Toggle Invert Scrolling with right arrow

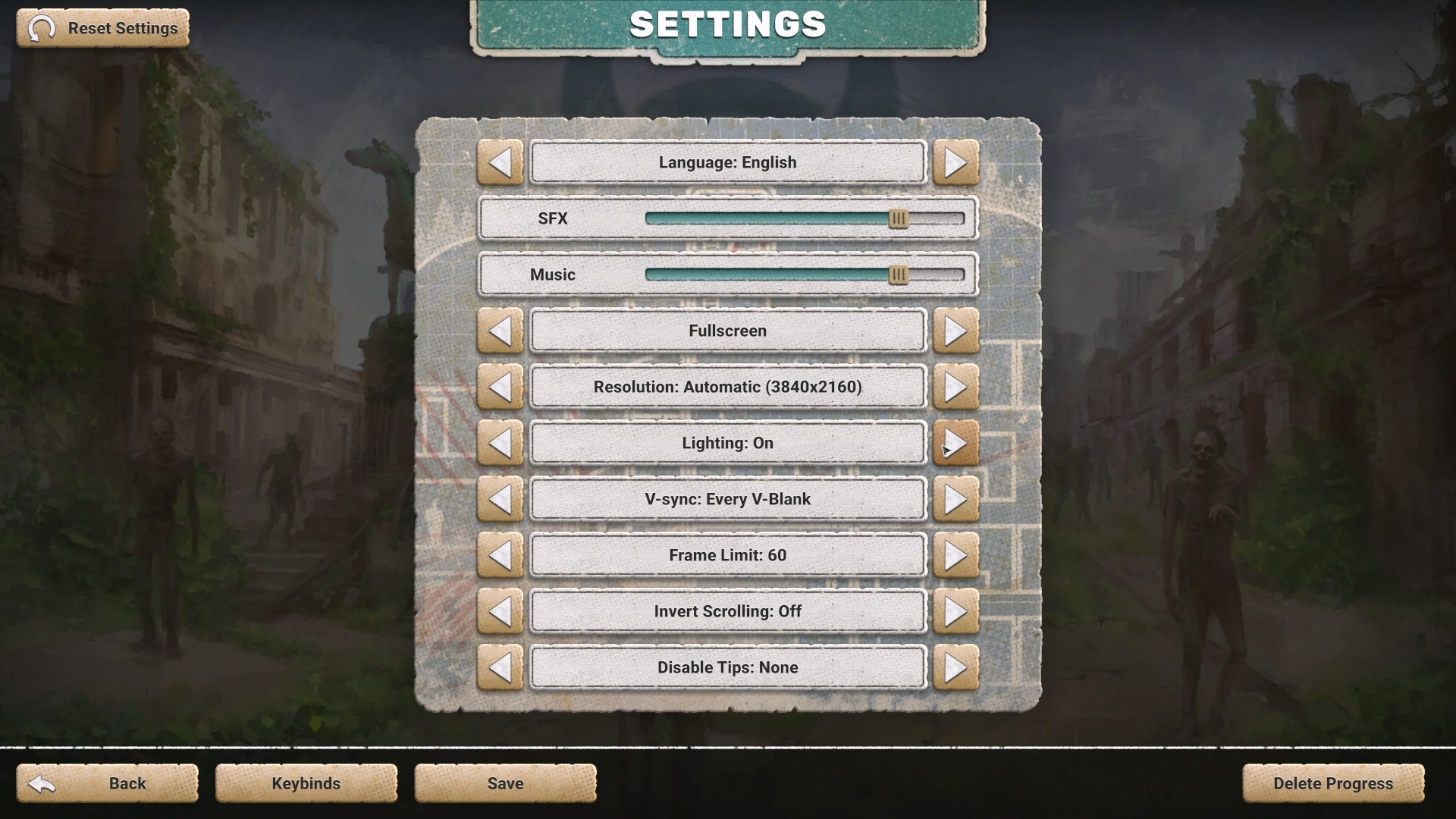click(x=955, y=611)
